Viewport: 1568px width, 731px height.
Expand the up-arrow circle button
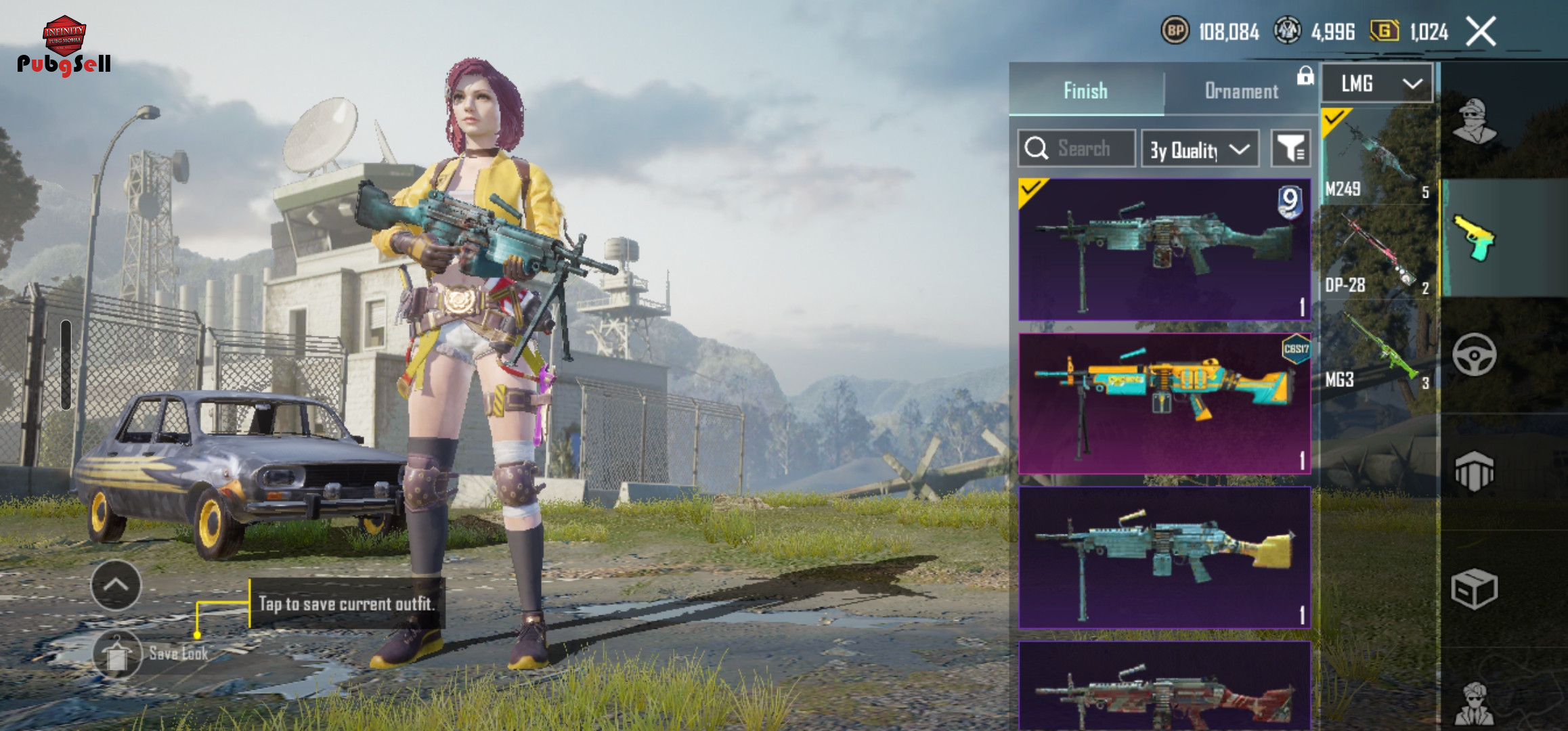(x=116, y=585)
